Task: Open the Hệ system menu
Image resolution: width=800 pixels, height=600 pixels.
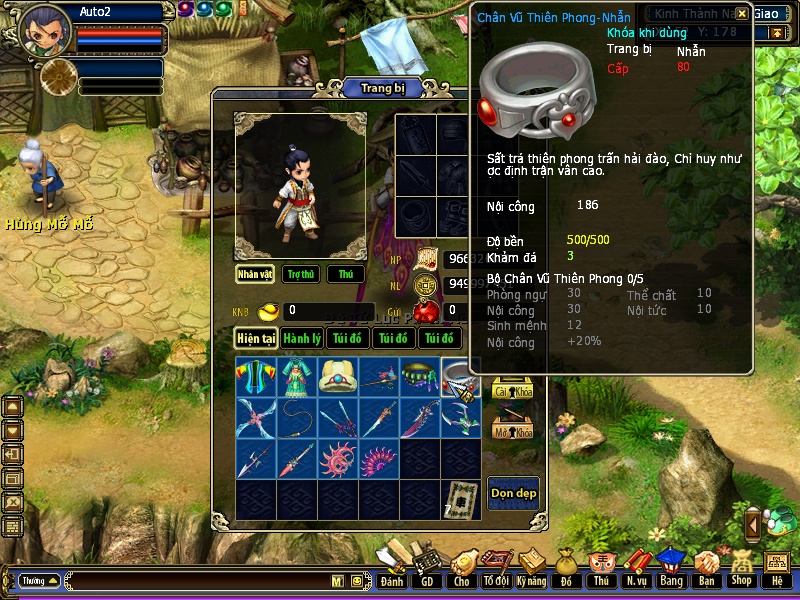Action: click(x=777, y=572)
